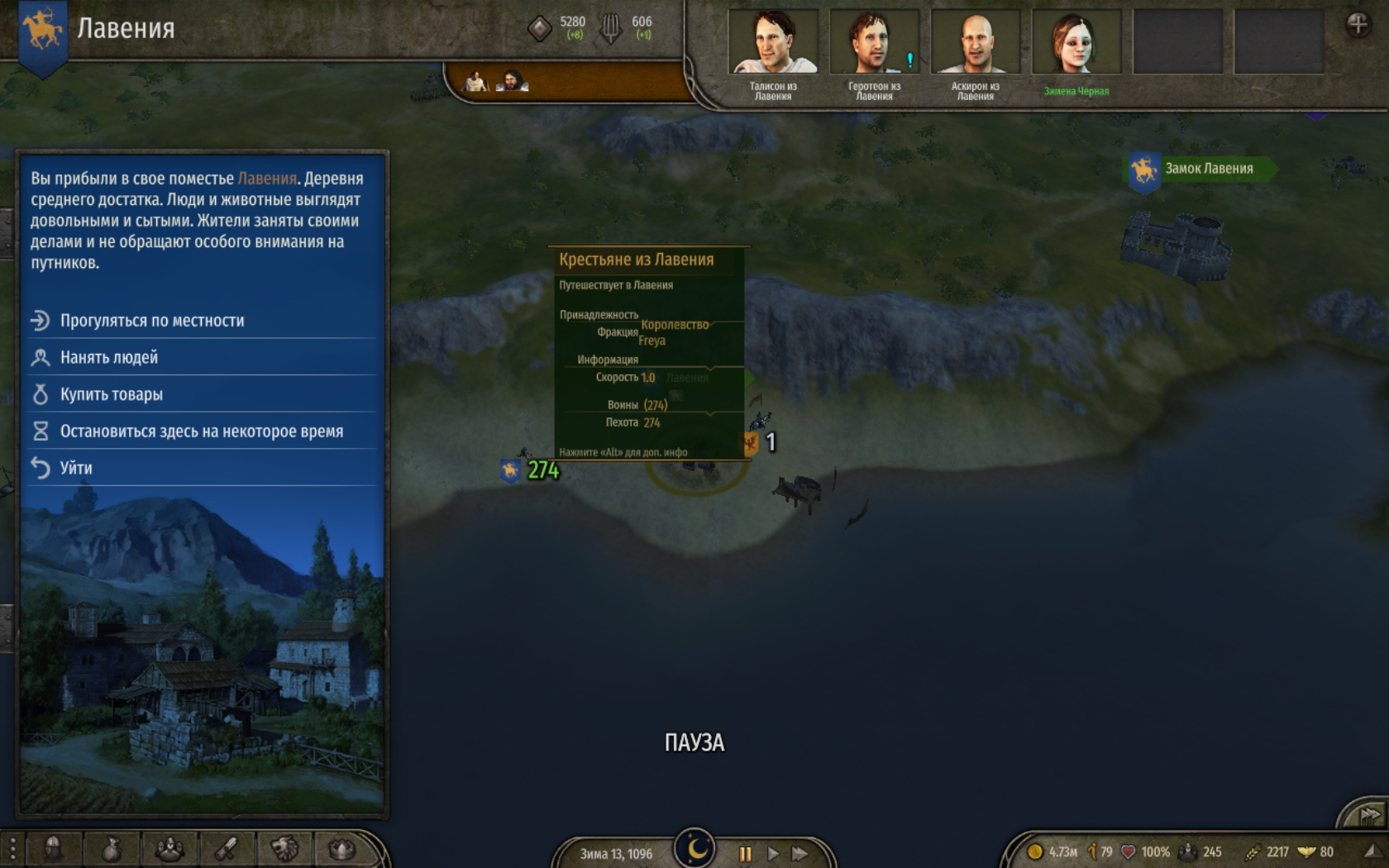The height and width of the screenshot is (868, 1389).
Task: Click the Замок Лавения map label
Action: click(x=1208, y=169)
